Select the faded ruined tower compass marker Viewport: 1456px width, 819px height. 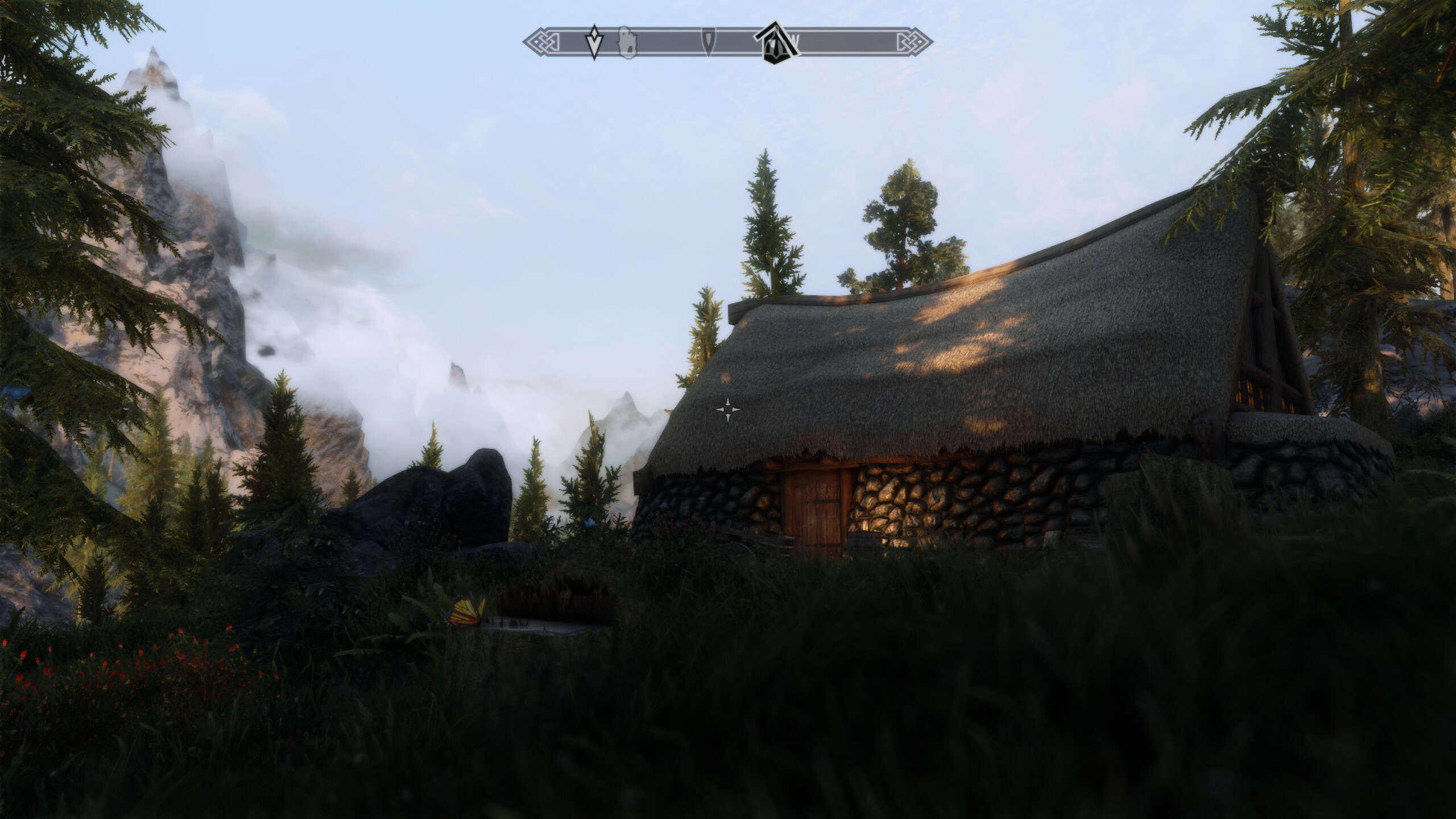627,42
